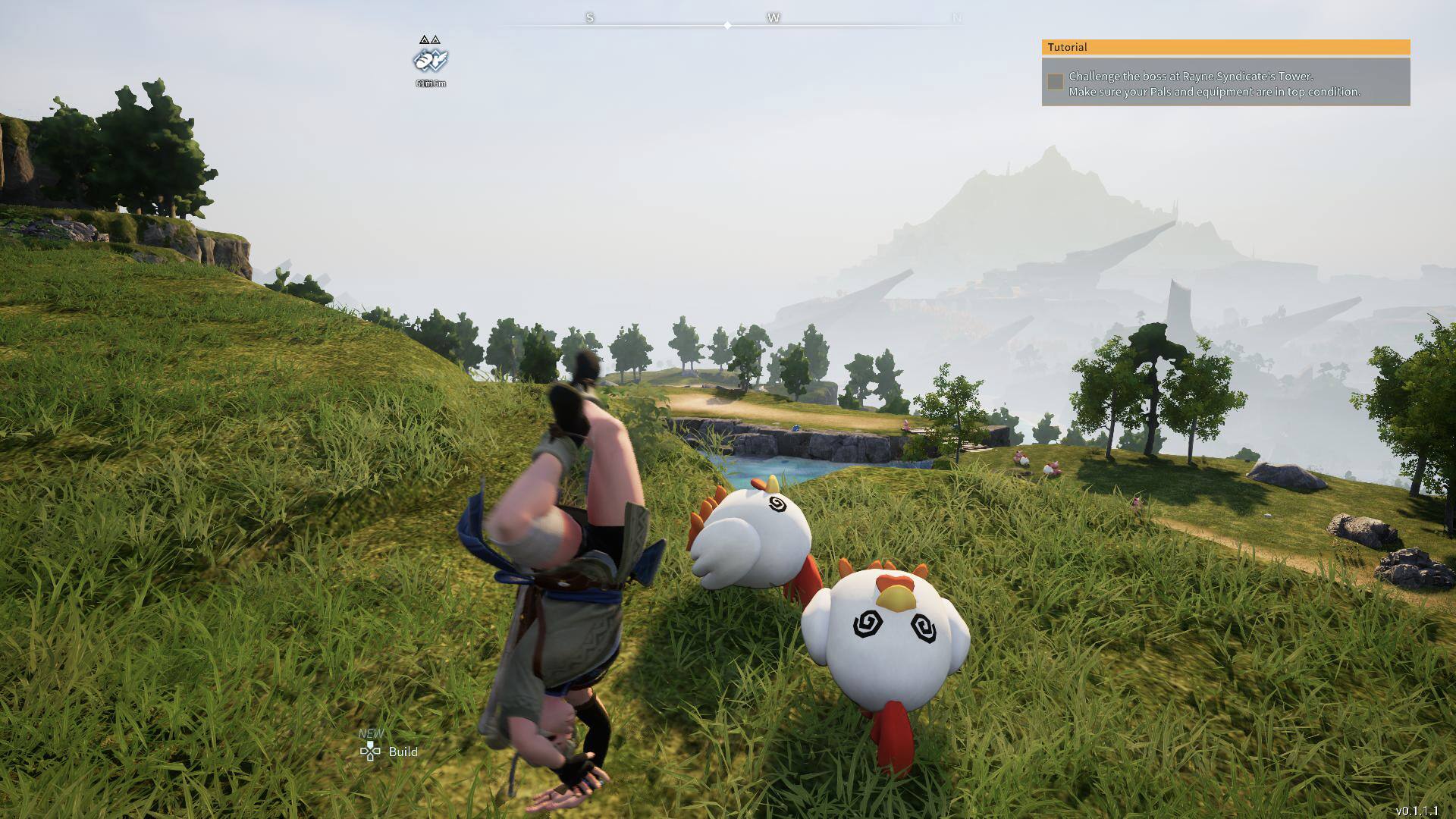1456x819 pixels.
Task: Click the orange Tutorial header bar
Action: tap(1225, 47)
